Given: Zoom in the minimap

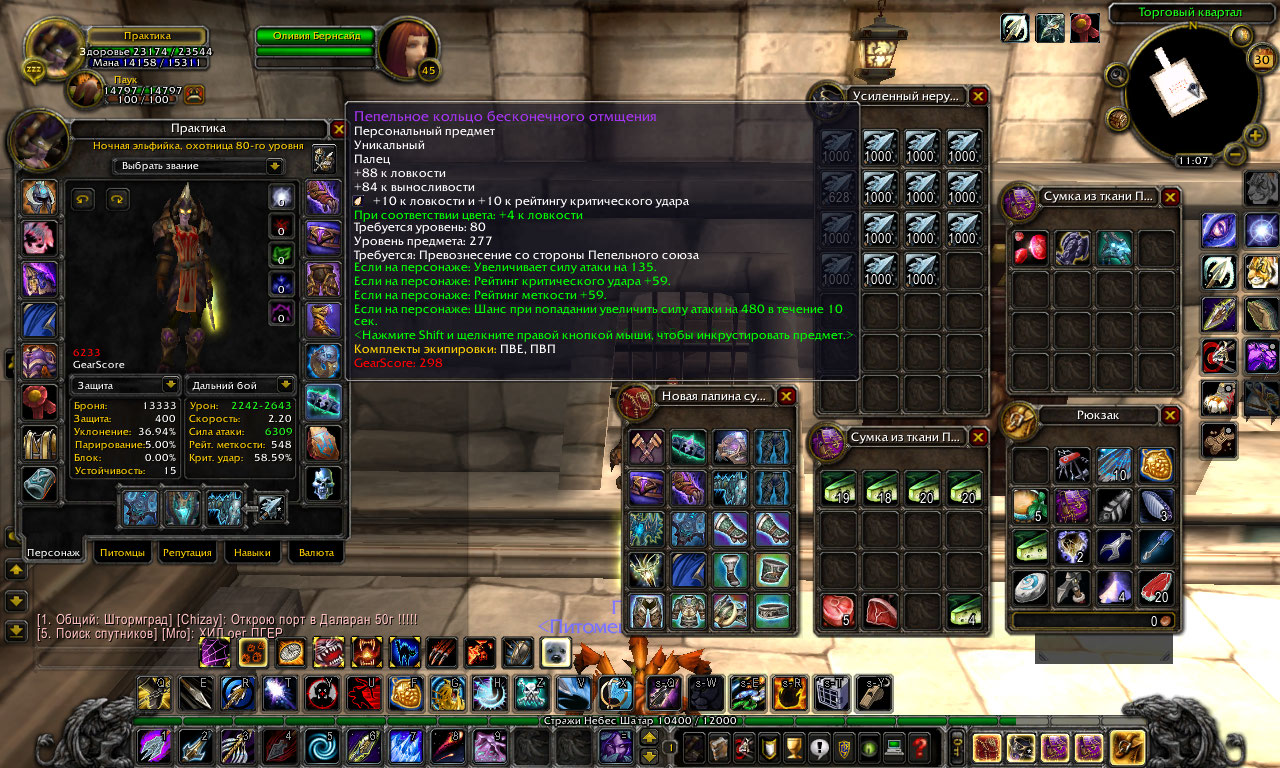Looking at the screenshot, I should (1255, 135).
